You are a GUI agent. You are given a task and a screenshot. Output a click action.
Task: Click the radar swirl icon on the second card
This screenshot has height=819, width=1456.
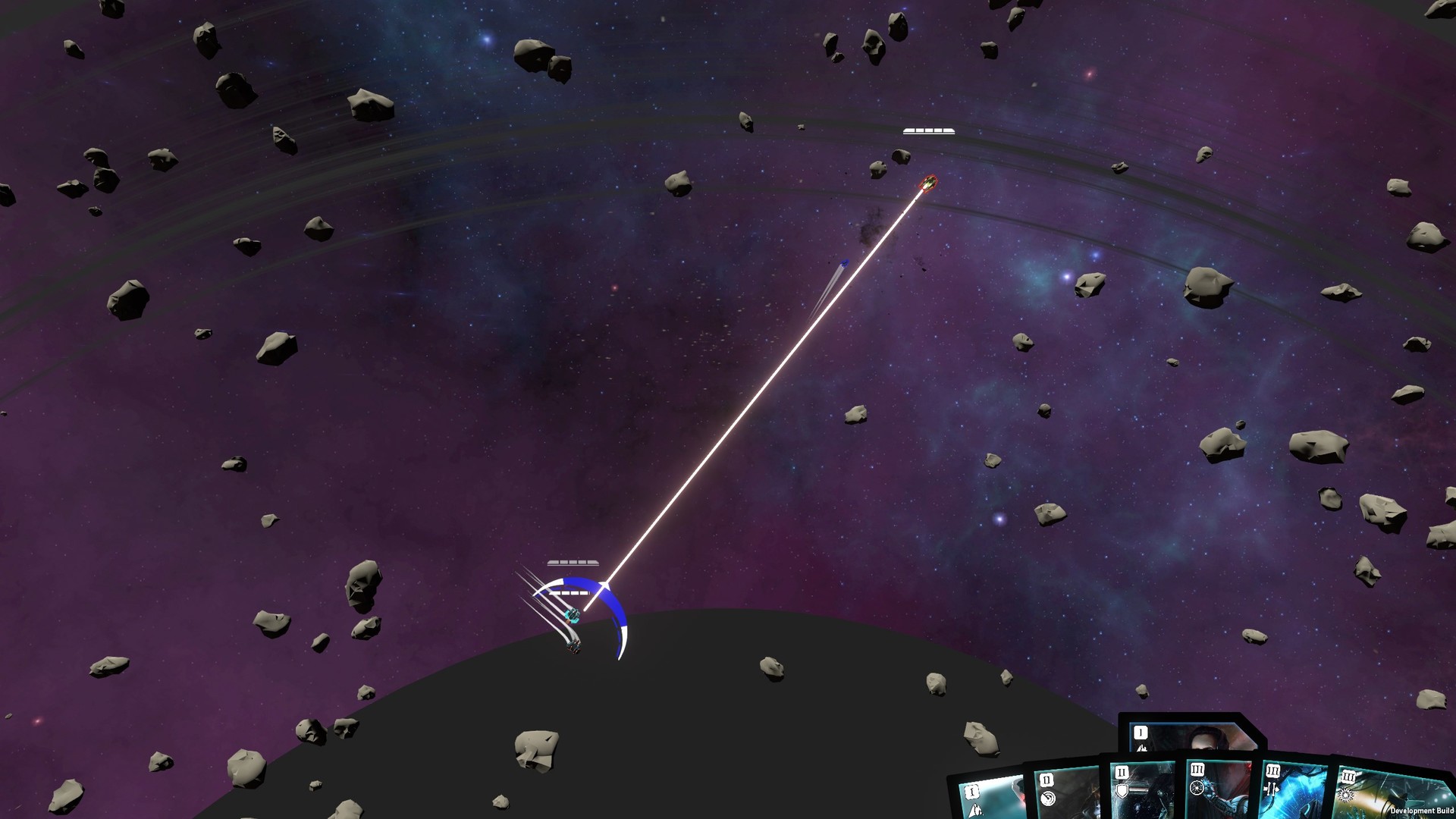point(1048,799)
